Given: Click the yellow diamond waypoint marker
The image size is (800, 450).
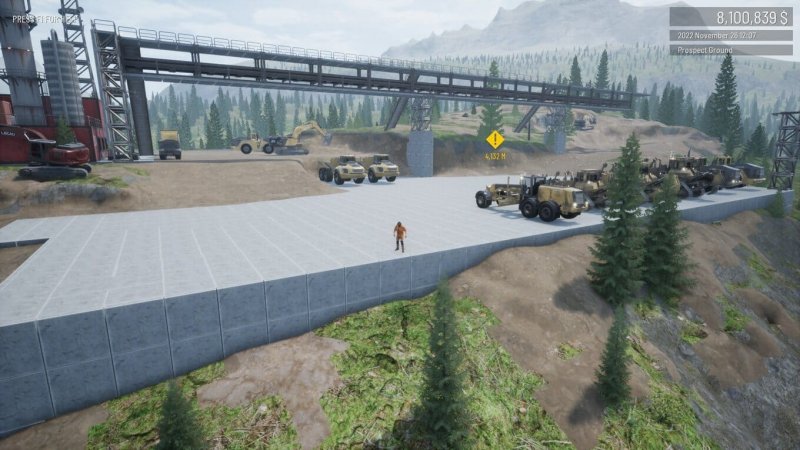Looking at the screenshot, I should coord(495,139).
